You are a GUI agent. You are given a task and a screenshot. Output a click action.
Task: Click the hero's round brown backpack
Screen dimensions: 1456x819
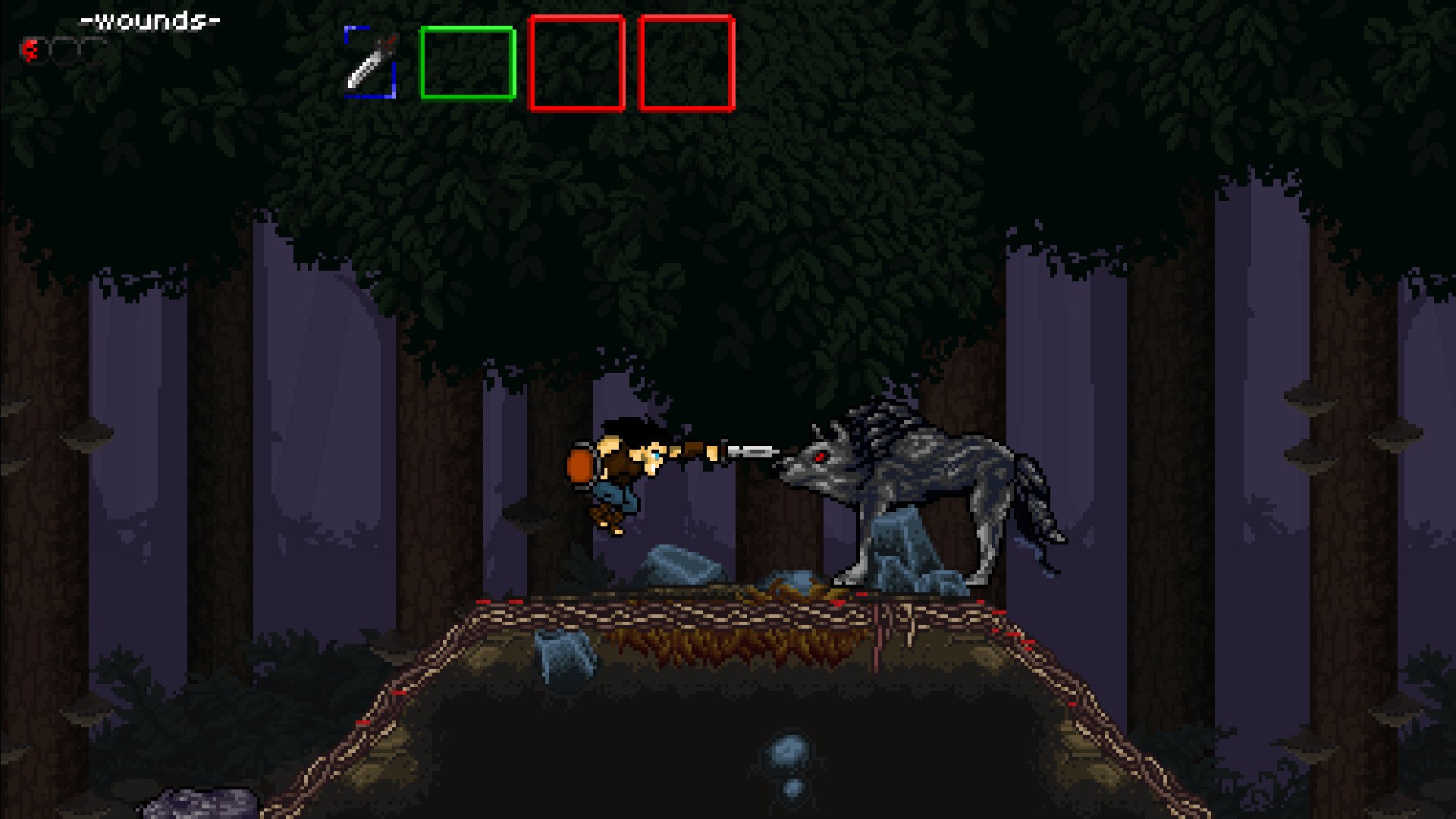pos(580,464)
